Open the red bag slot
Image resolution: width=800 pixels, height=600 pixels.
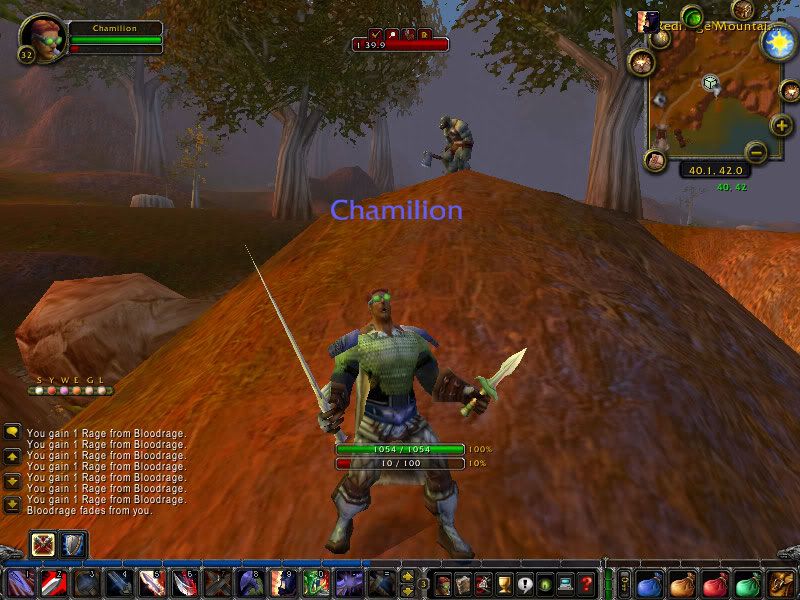click(x=713, y=582)
